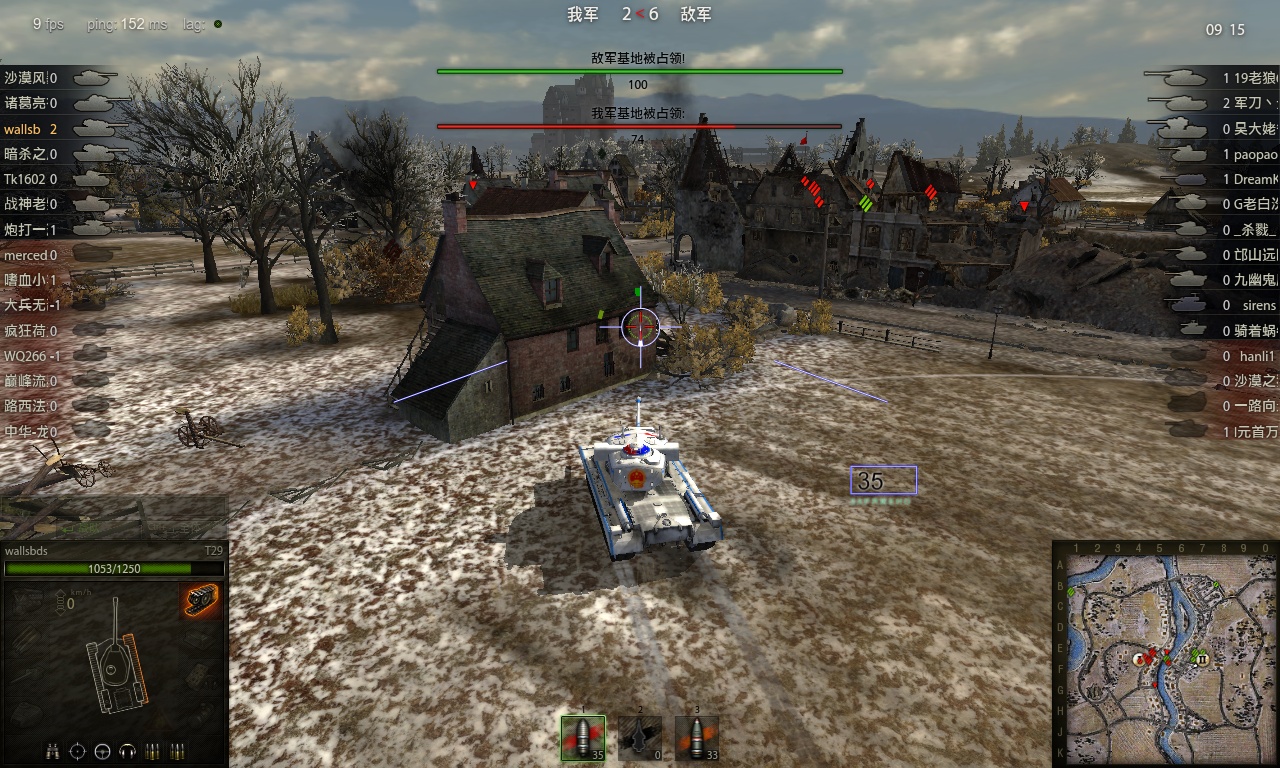Select player Tk1602 in the team list

[x=25, y=179]
